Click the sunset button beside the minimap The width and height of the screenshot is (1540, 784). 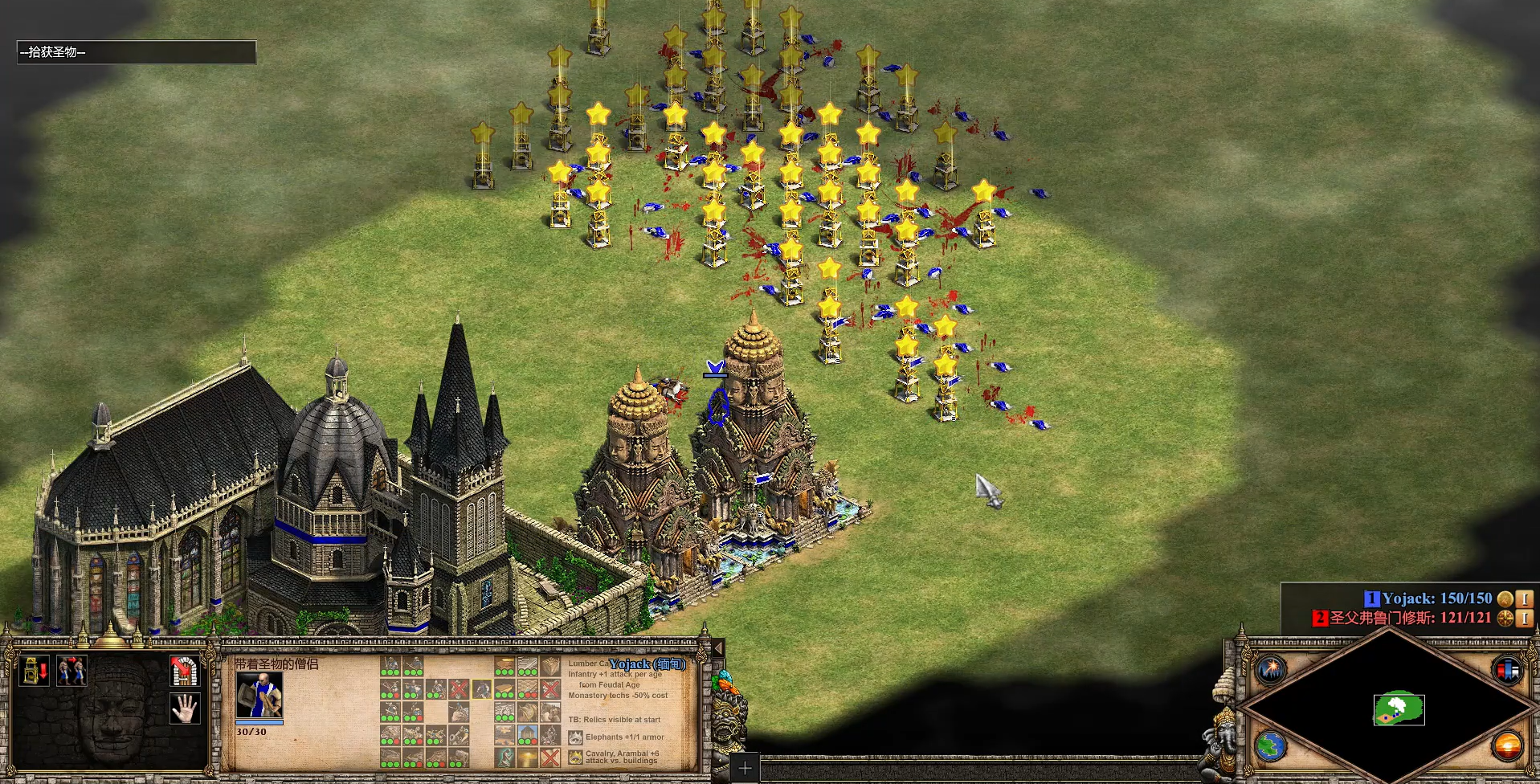[x=1507, y=746]
